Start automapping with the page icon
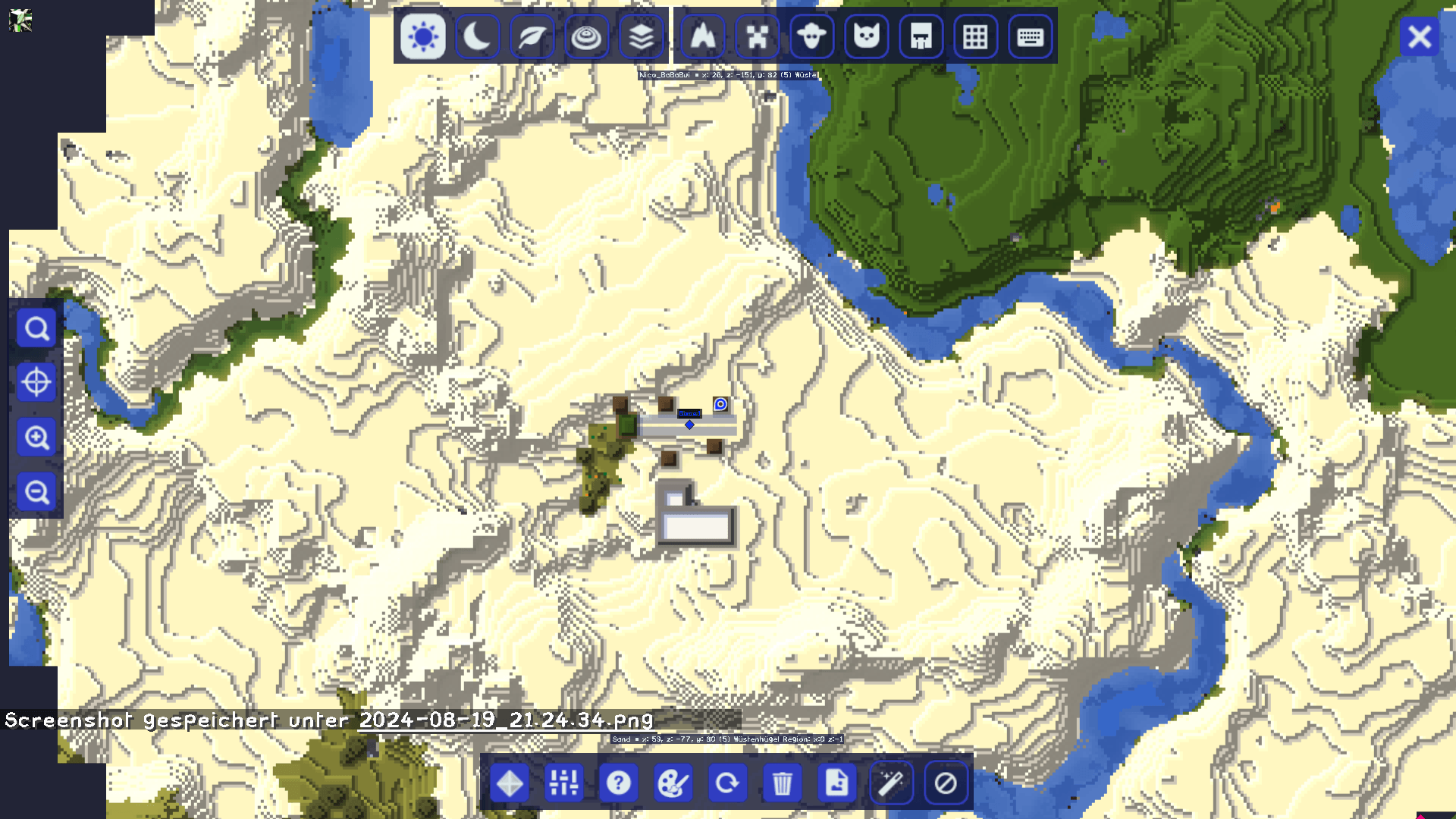 [x=836, y=783]
